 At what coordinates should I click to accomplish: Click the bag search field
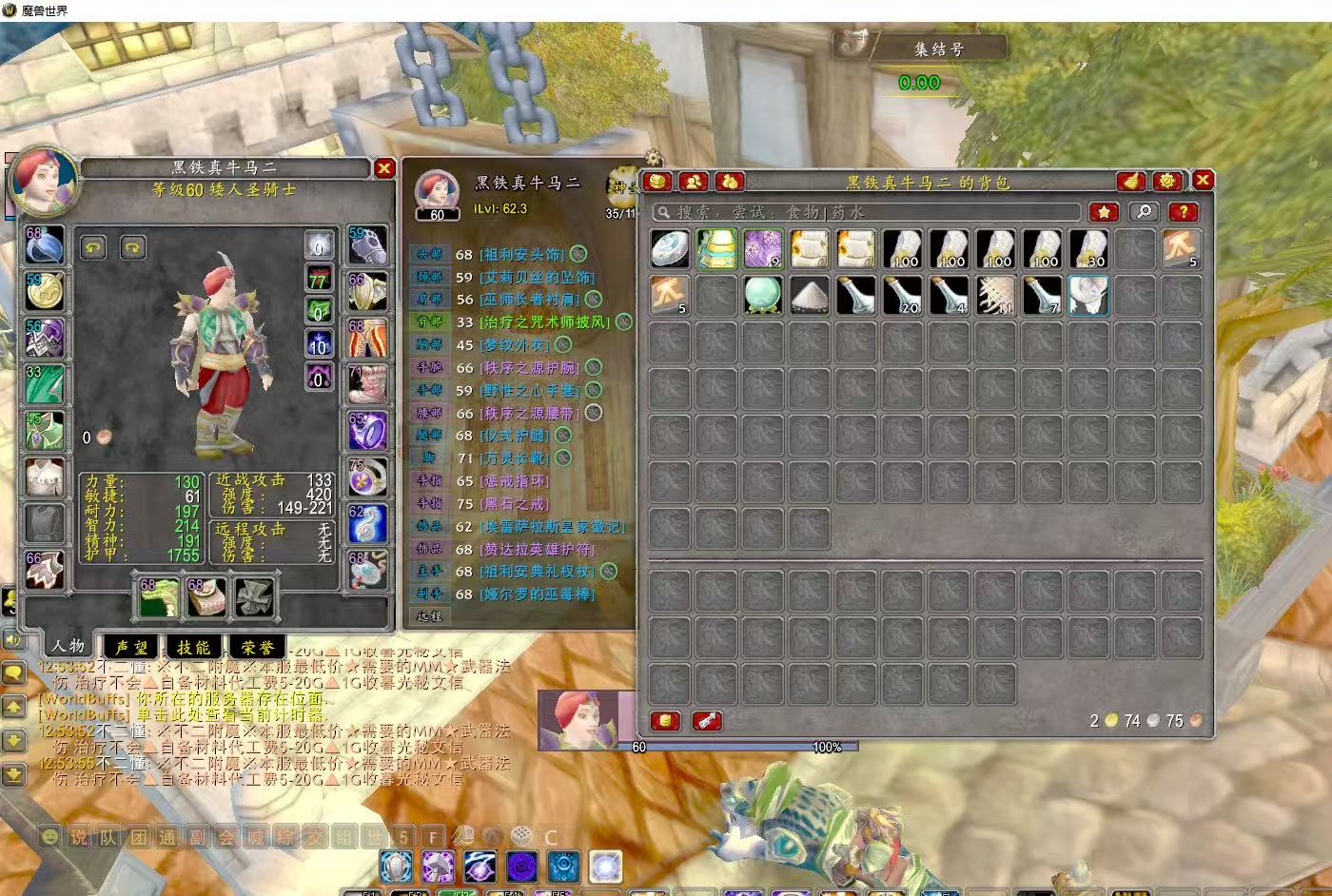[866, 212]
